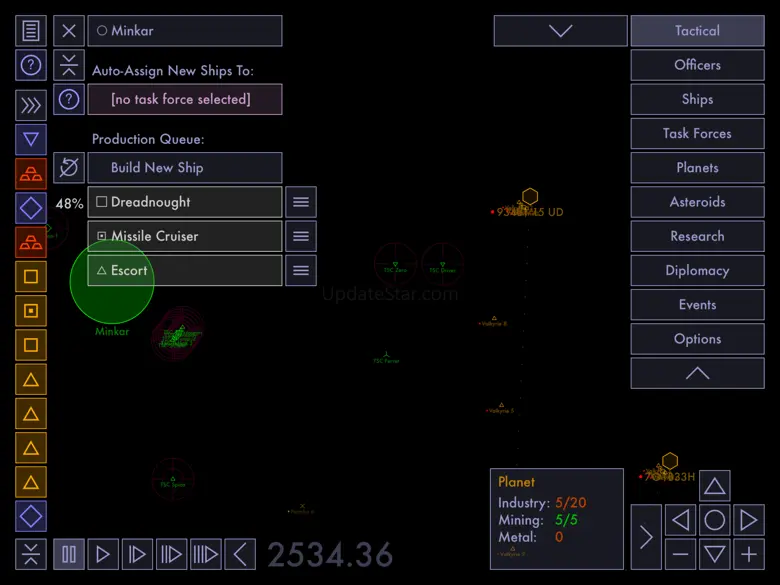The width and height of the screenshot is (780, 585).
Task: Switch to the Tactical view
Action: tap(697, 31)
